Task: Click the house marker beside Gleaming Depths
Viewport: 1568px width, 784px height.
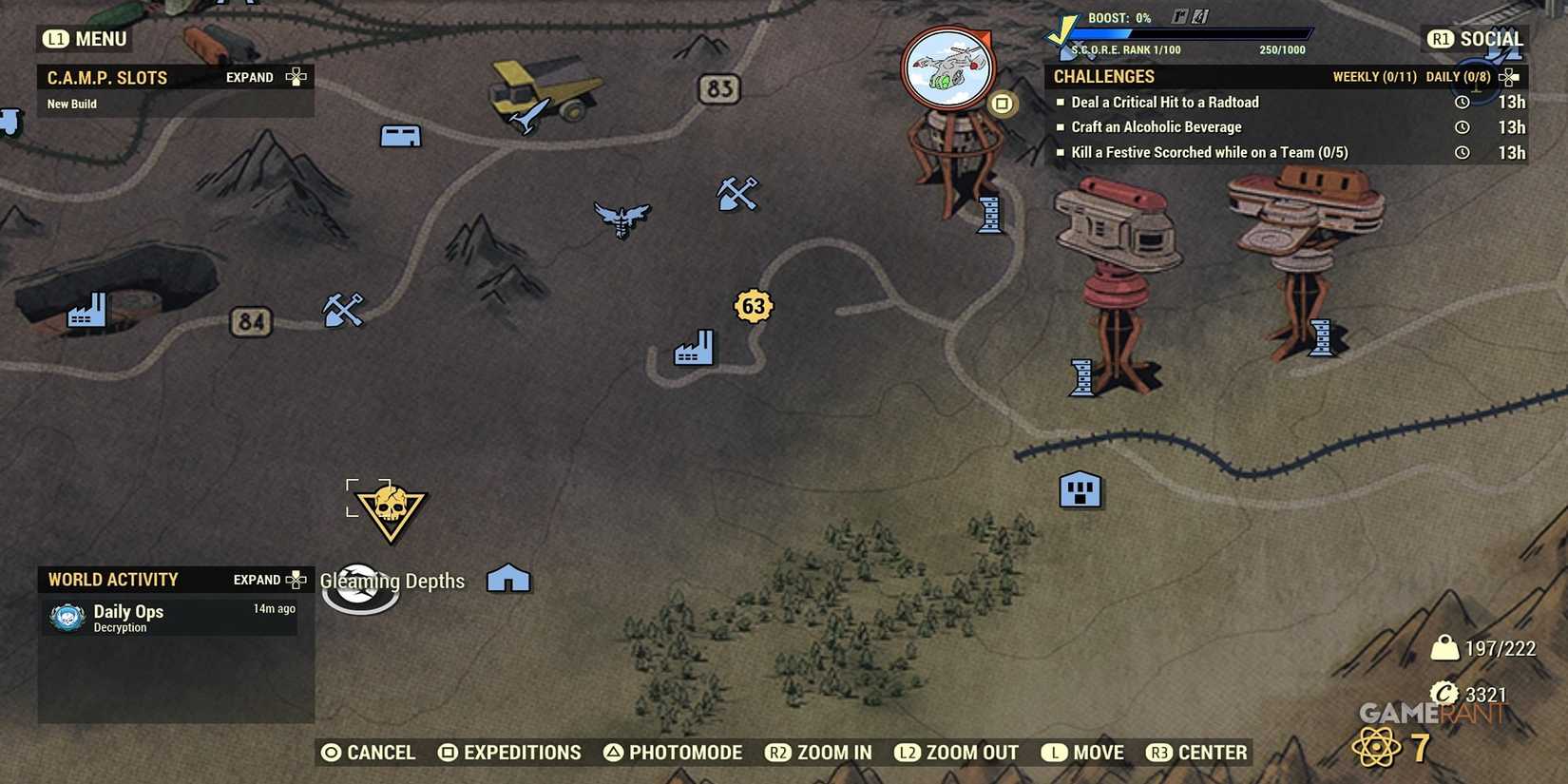Action: point(509,575)
